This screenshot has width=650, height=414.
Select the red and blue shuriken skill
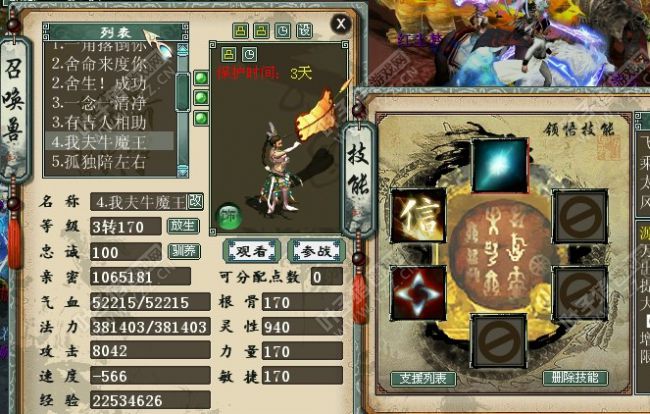417,292
